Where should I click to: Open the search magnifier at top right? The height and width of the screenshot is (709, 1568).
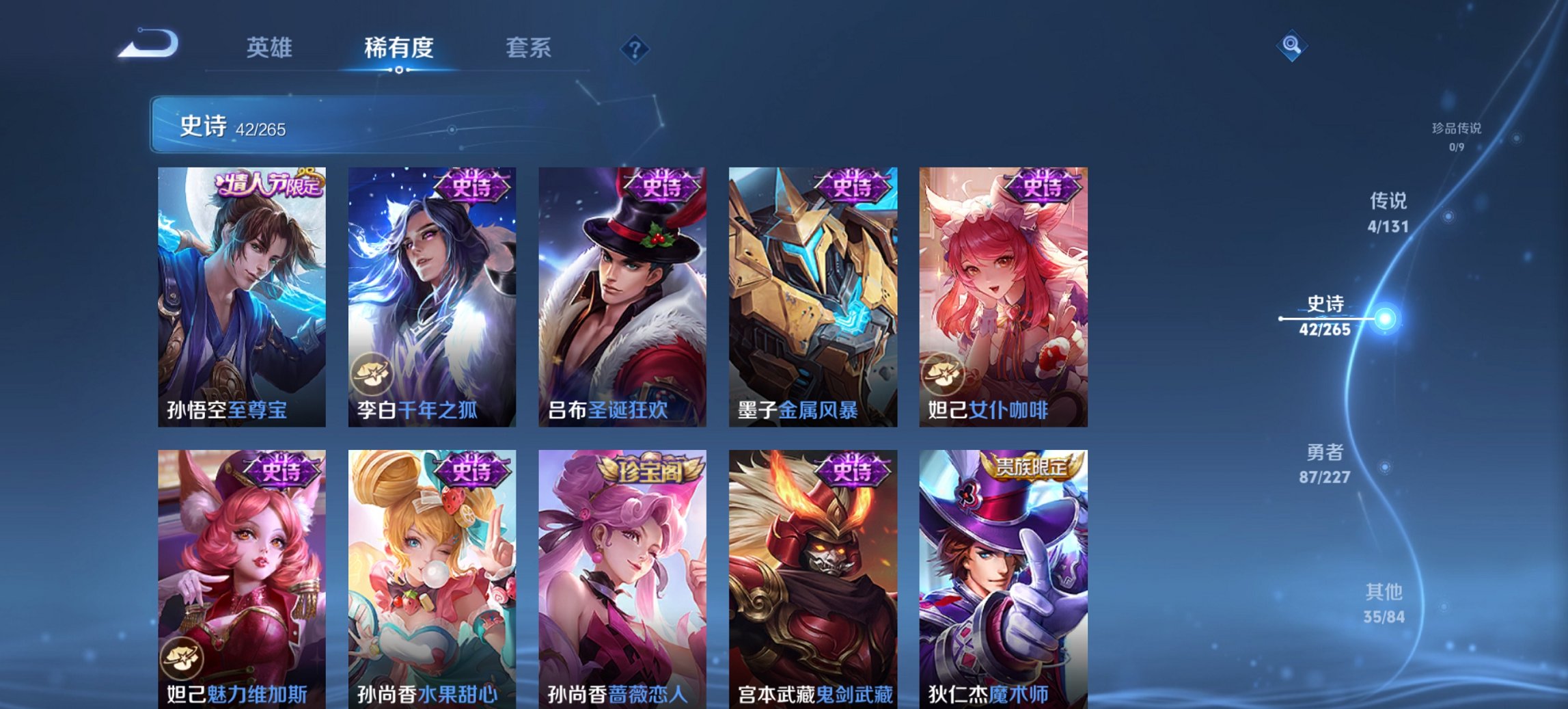[x=1293, y=47]
